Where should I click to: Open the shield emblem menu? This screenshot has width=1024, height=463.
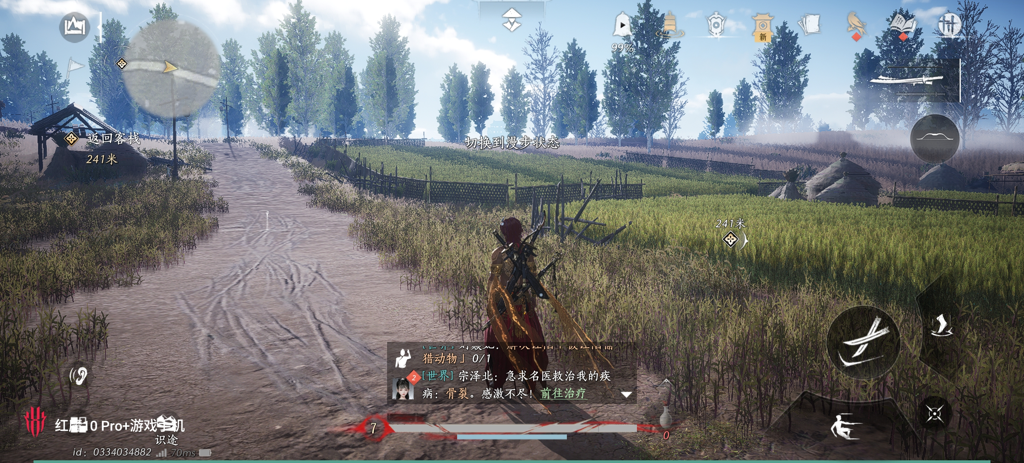click(716, 26)
